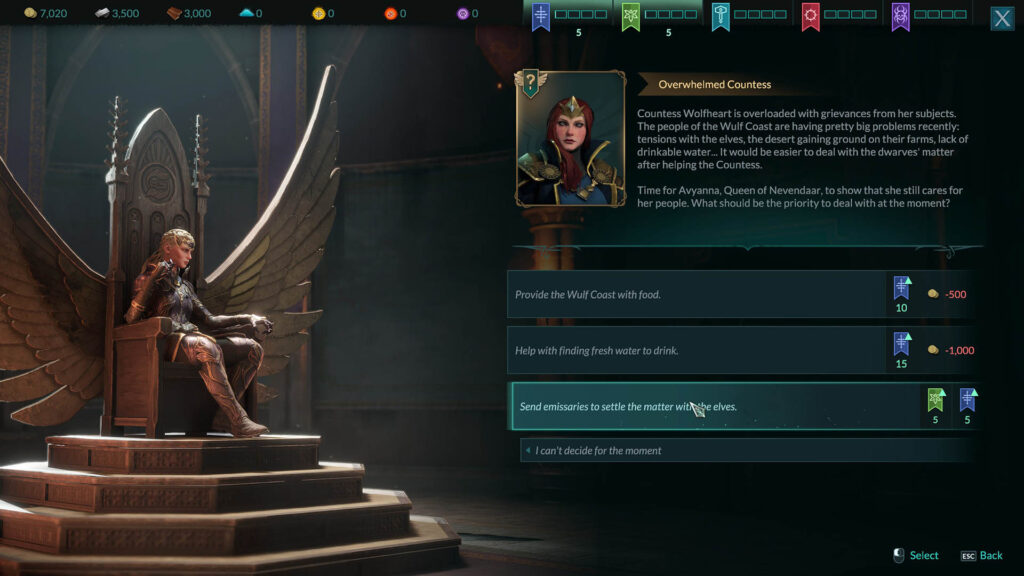Image resolution: width=1024 pixels, height=576 pixels.
Task: Open the blue Empire faction banner
Action: [x=541, y=16]
